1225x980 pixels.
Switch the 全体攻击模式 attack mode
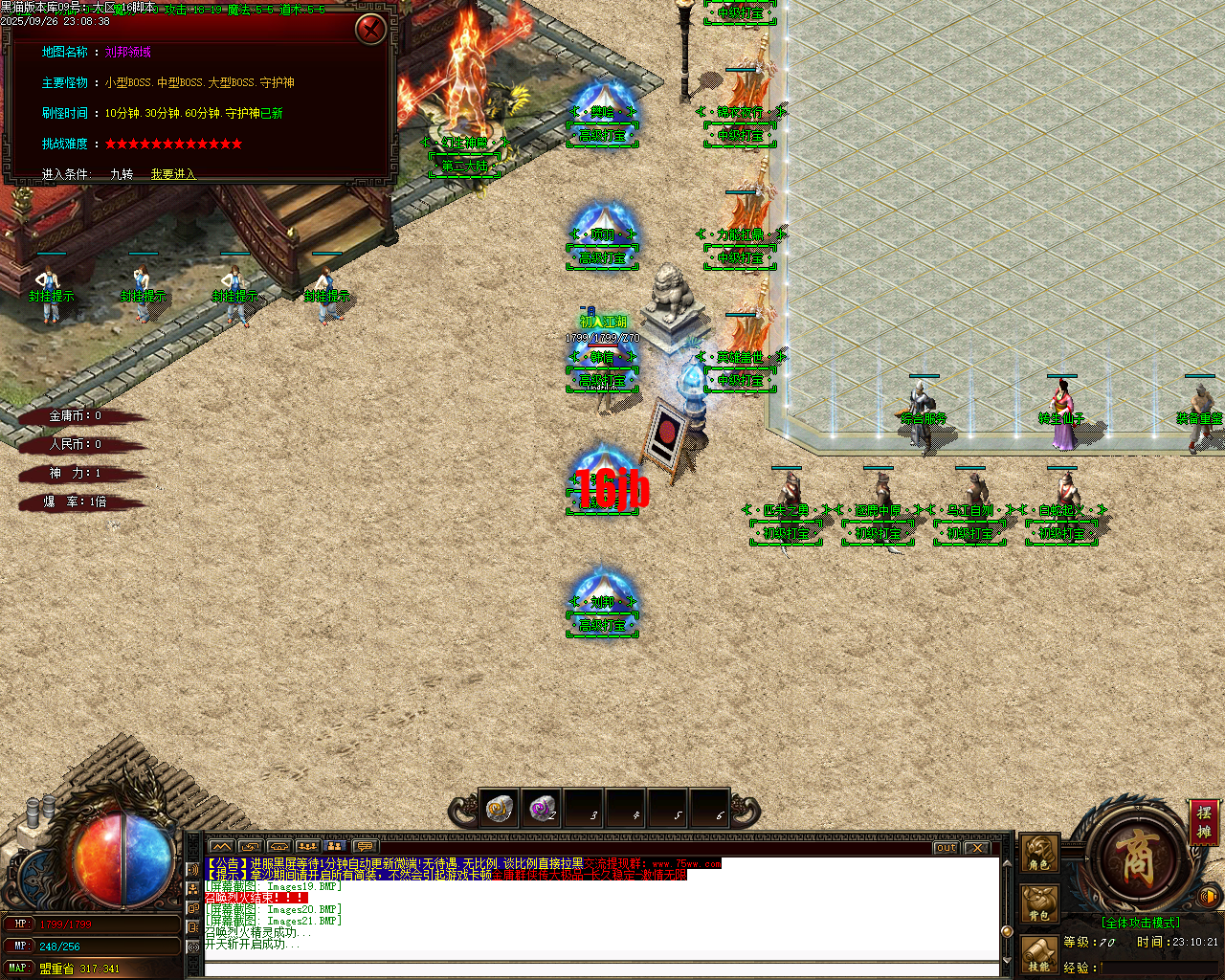click(x=1140, y=922)
